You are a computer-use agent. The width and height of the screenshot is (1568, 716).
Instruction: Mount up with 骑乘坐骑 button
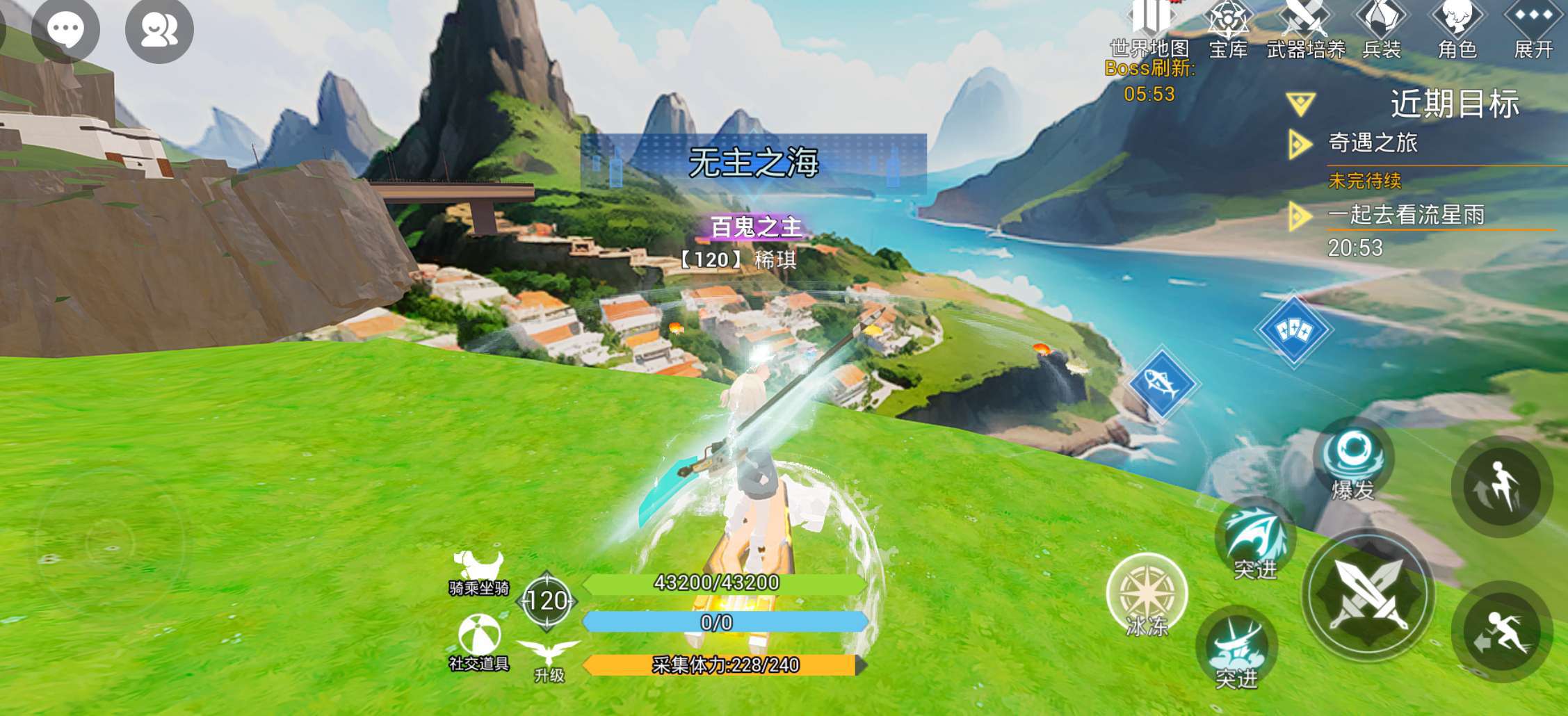478,572
